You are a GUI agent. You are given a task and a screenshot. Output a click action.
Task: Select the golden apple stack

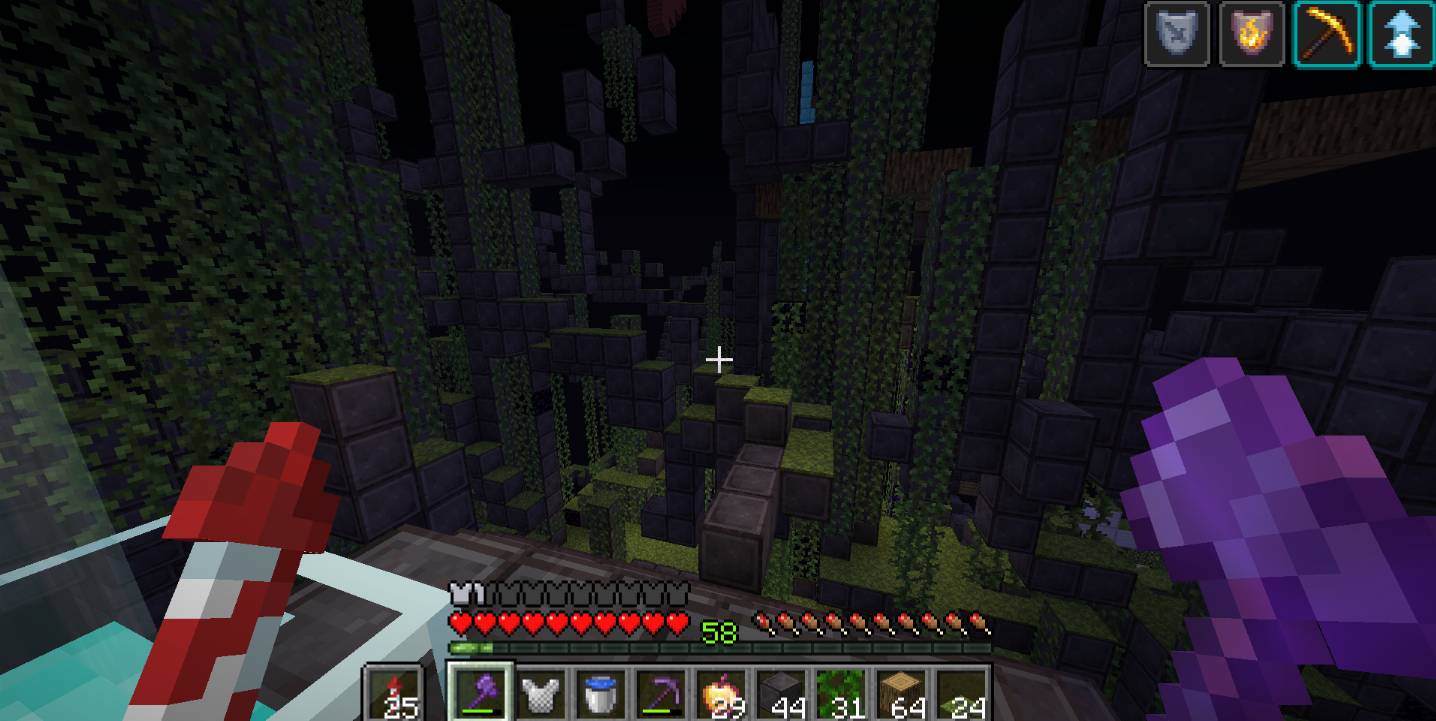[721, 693]
